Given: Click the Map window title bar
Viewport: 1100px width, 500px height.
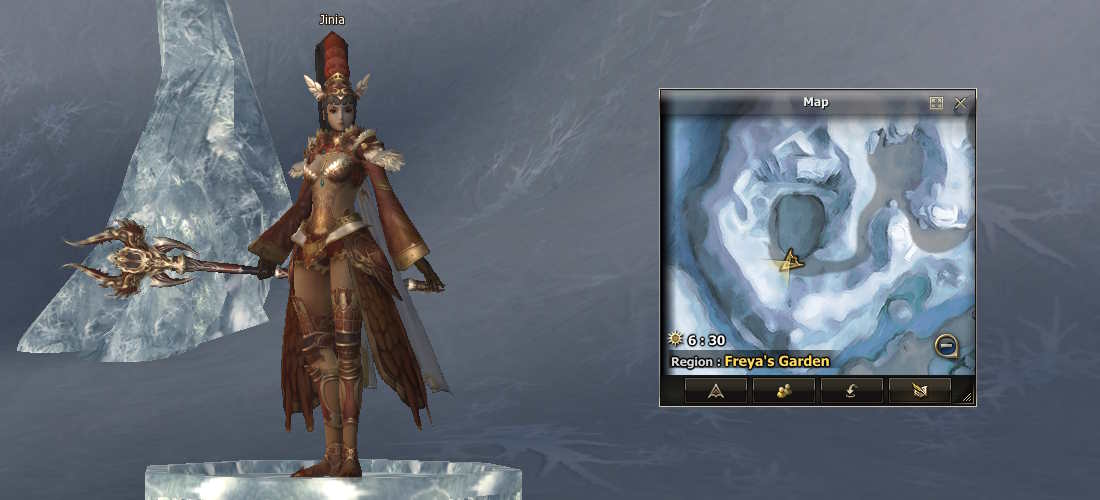Looking at the screenshot, I should (x=815, y=102).
